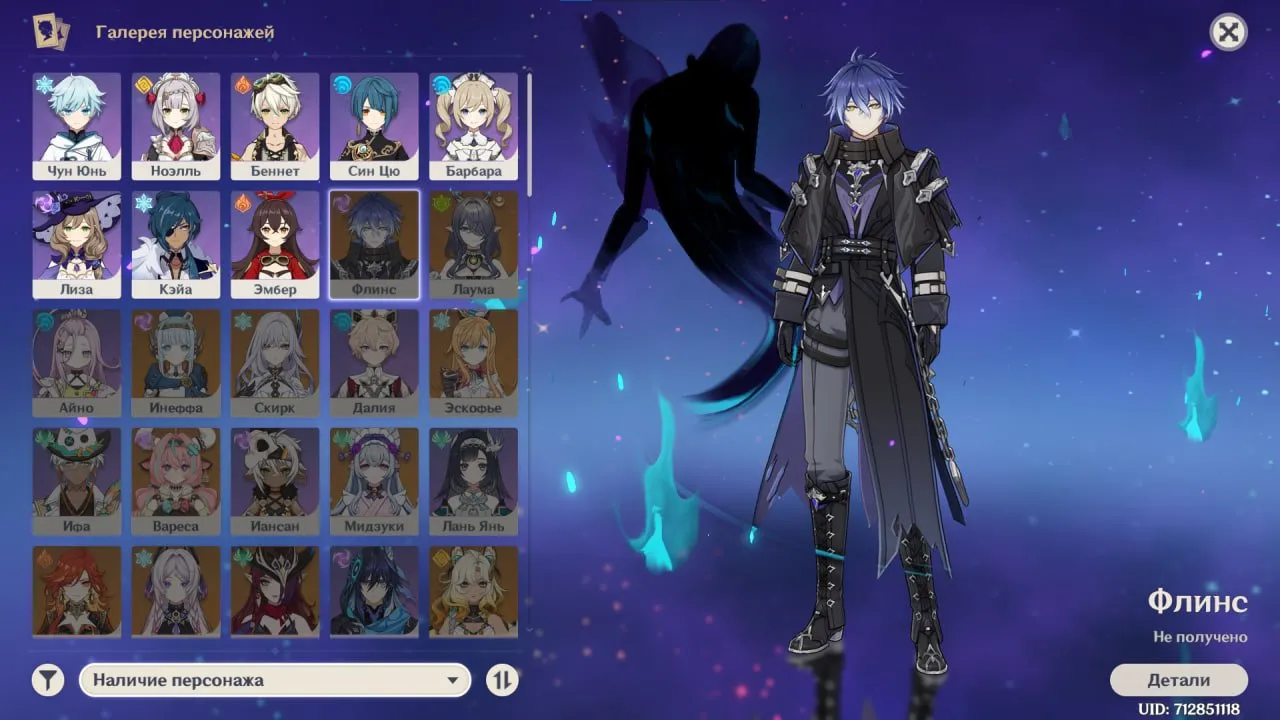The image size is (1280, 720).
Task: Toggle the sort order arrows button
Action: tap(502, 680)
